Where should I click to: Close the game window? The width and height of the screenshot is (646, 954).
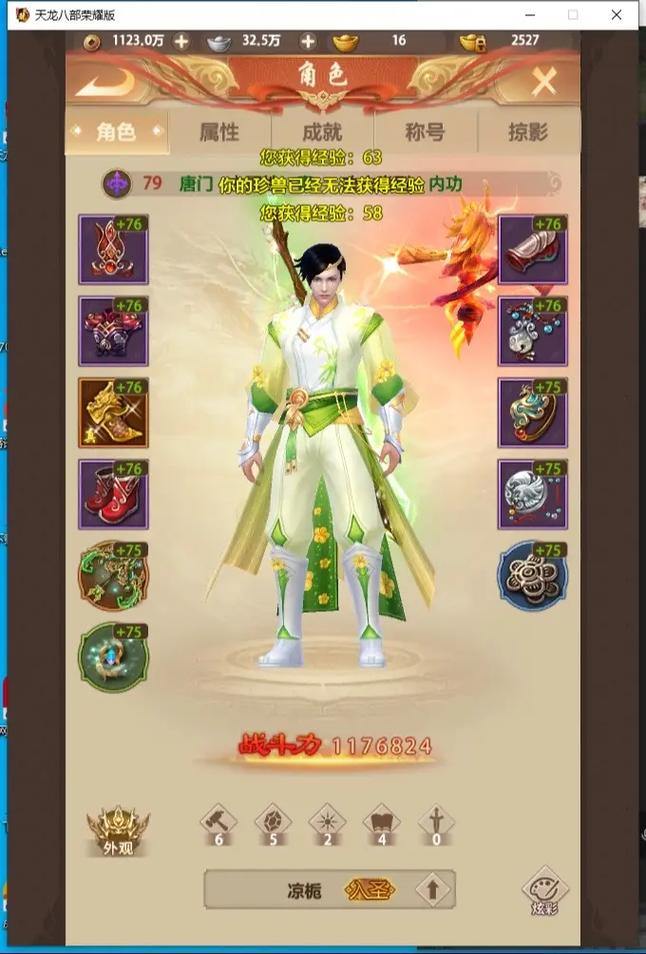coord(617,14)
